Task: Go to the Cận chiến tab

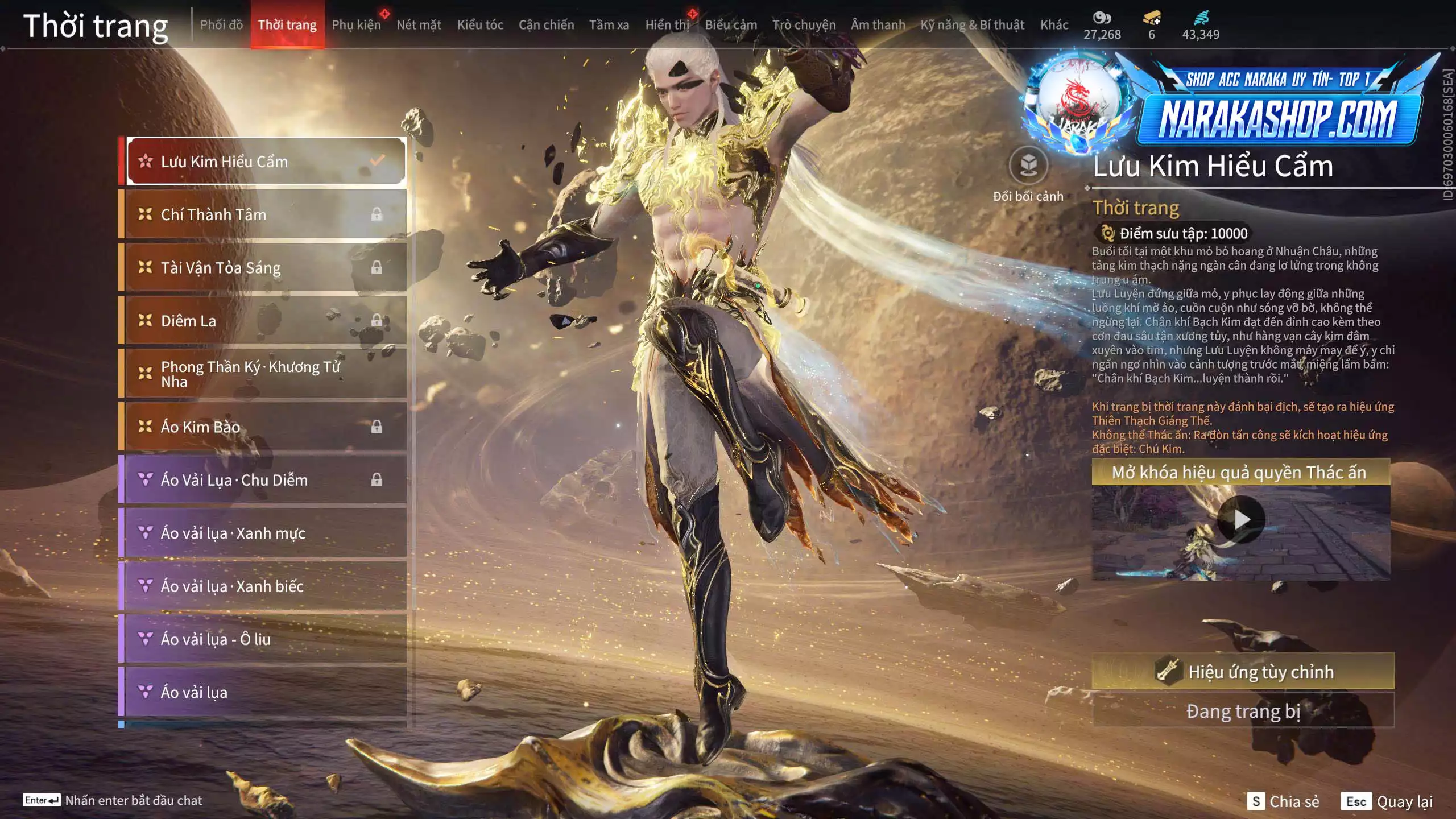Action: pos(546,24)
